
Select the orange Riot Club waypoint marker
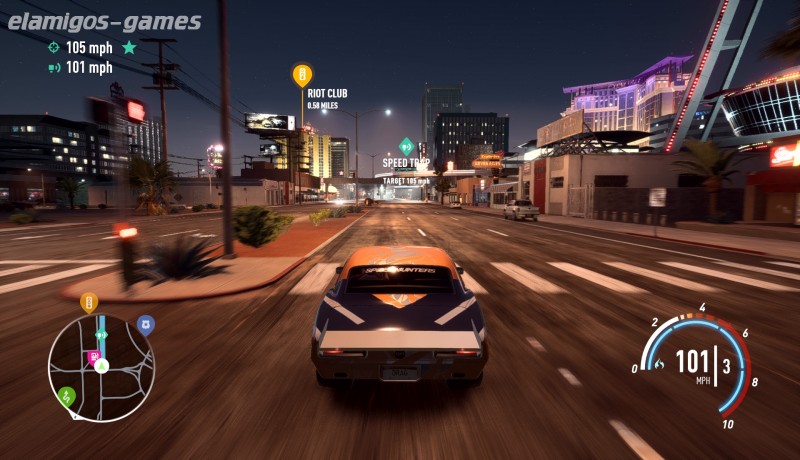(302, 75)
